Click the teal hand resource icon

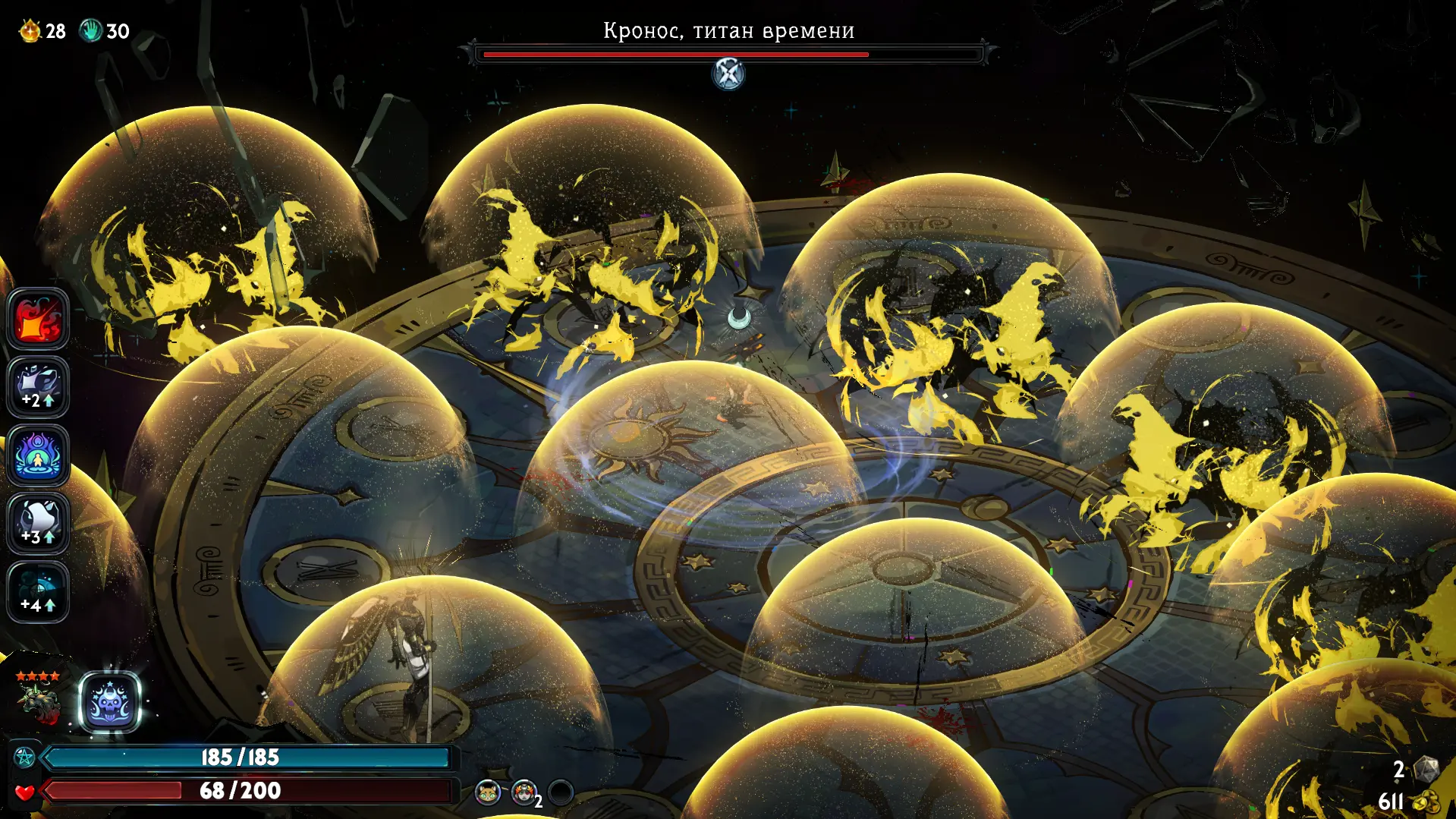pyautogui.click(x=91, y=31)
